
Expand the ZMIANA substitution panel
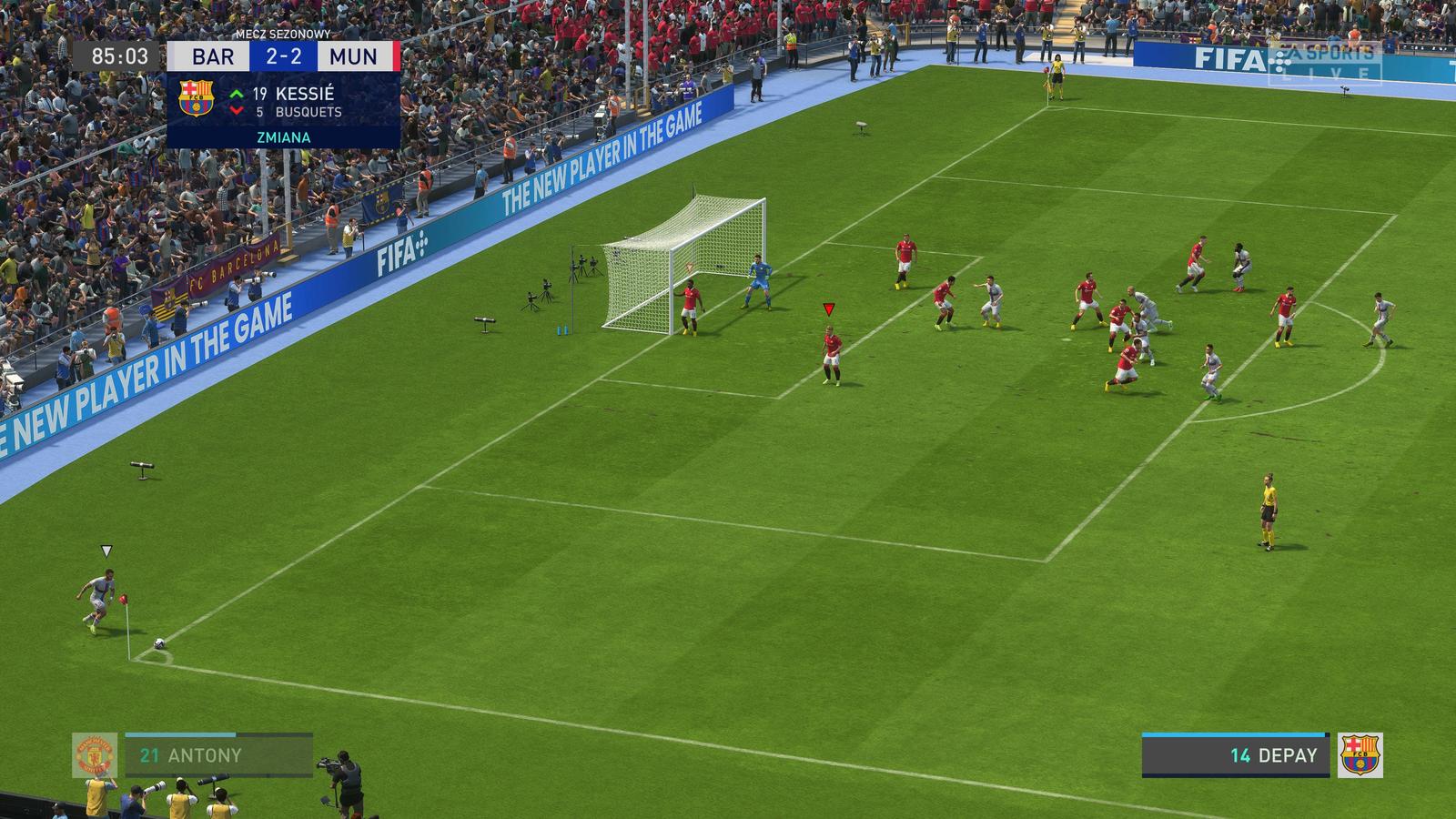pyautogui.click(x=283, y=136)
